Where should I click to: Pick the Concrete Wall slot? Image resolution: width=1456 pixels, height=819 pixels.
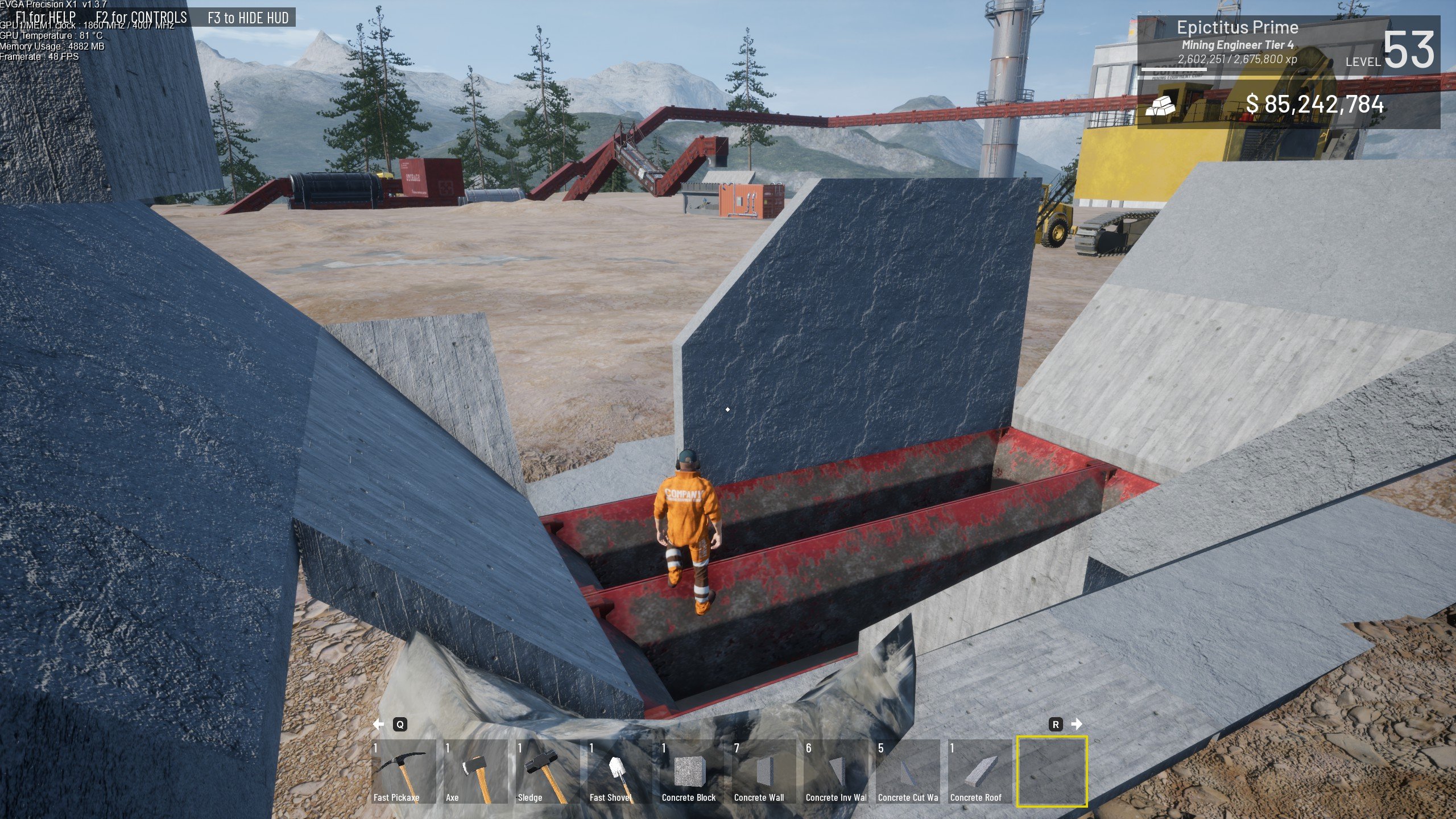tap(764, 771)
